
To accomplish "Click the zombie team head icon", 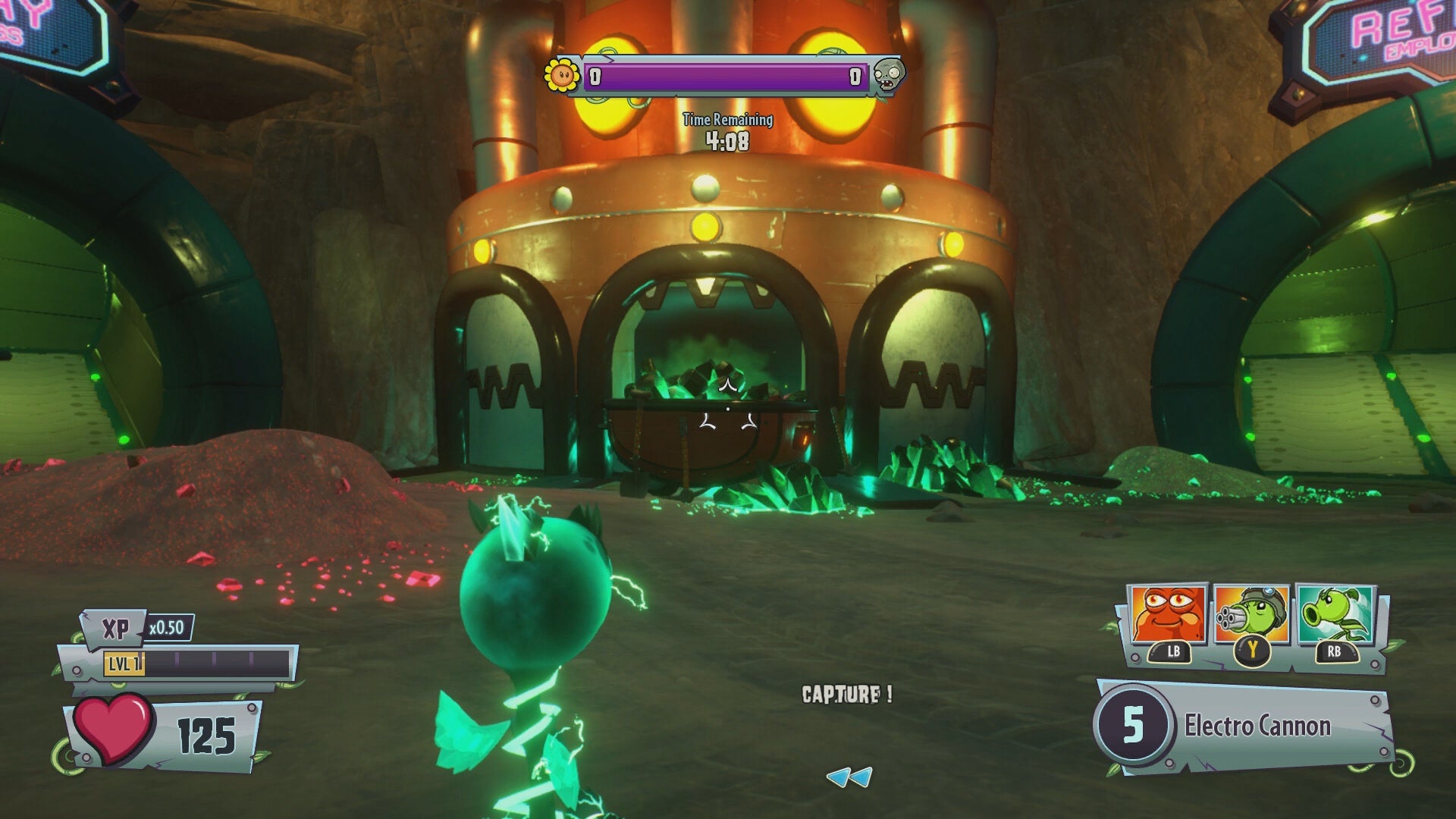I will click(x=886, y=75).
